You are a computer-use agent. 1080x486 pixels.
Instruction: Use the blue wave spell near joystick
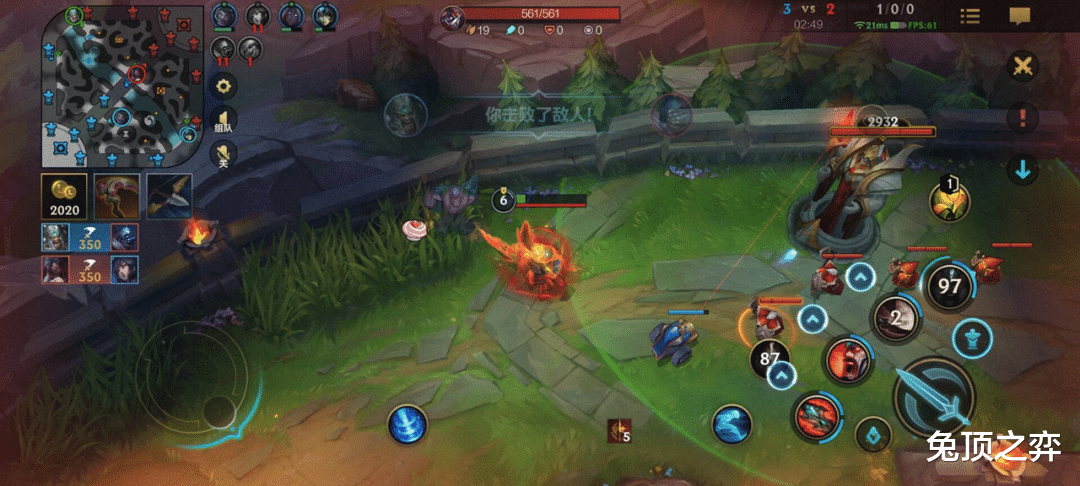click(x=407, y=424)
